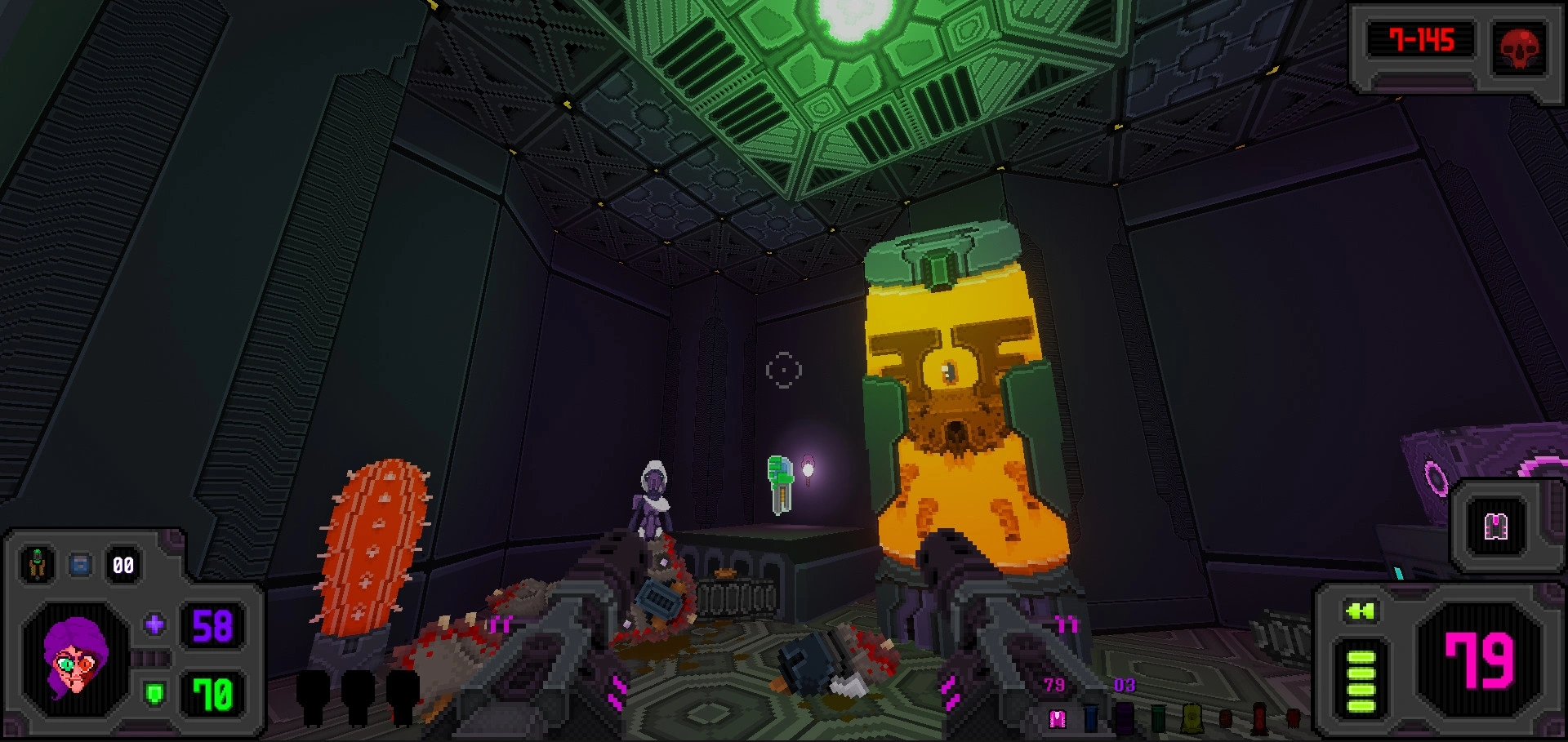Click the green double-arrow fire mode icon
This screenshot has height=742, width=1568.
(x=1360, y=611)
